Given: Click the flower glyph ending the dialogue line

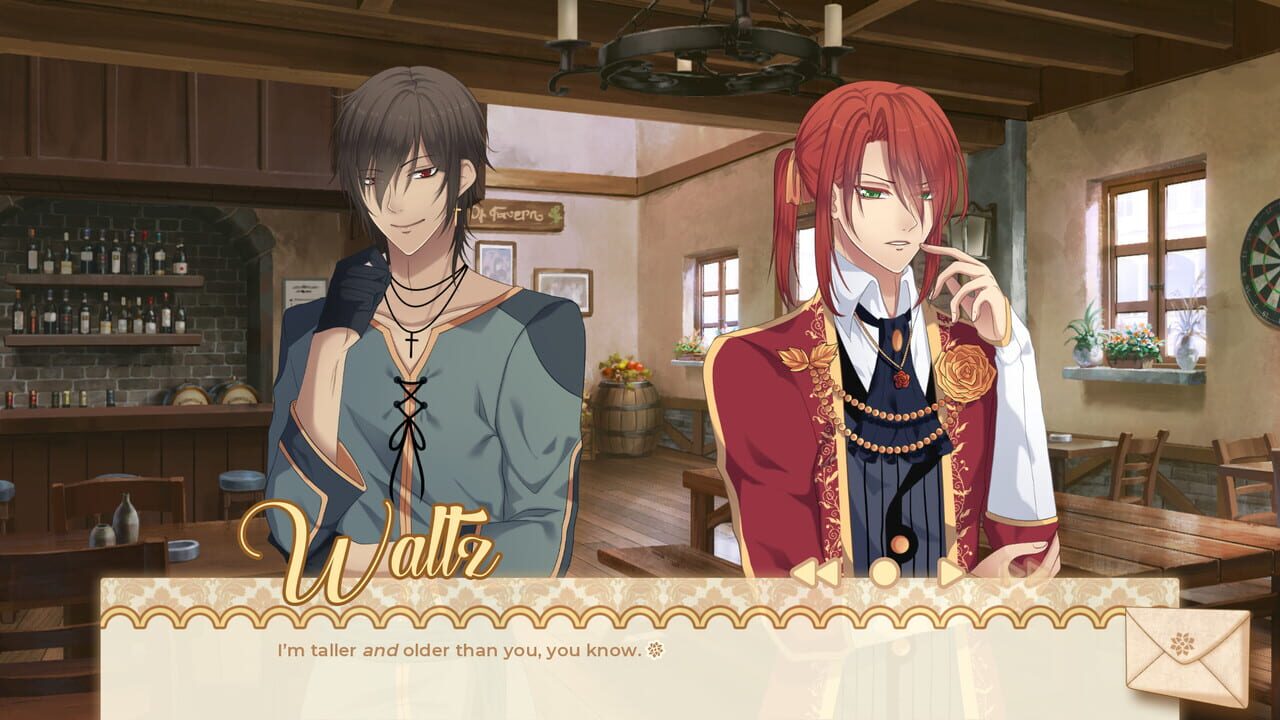Looking at the screenshot, I should click(x=654, y=649).
